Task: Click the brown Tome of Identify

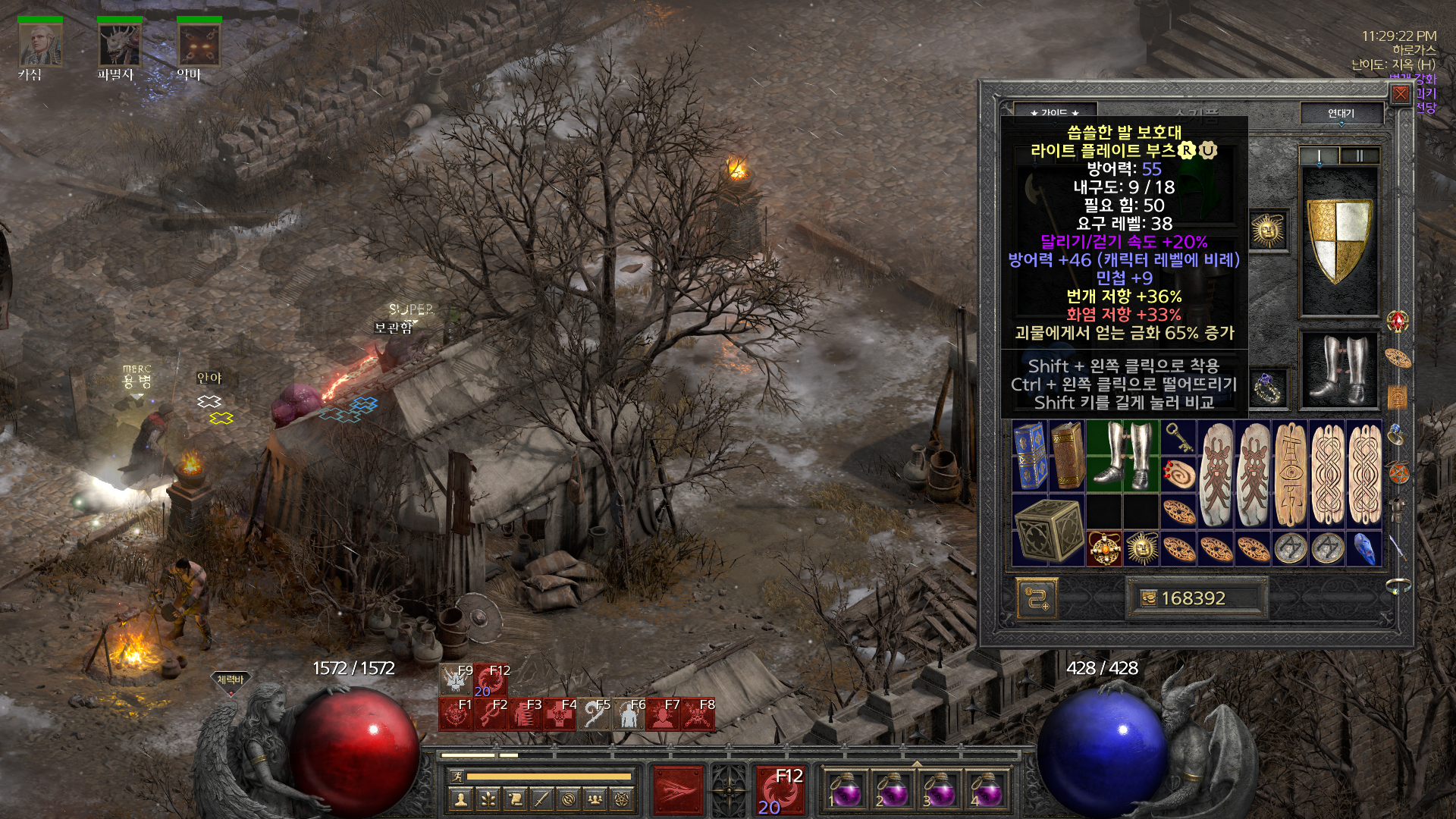Action: pyautogui.click(x=1066, y=457)
